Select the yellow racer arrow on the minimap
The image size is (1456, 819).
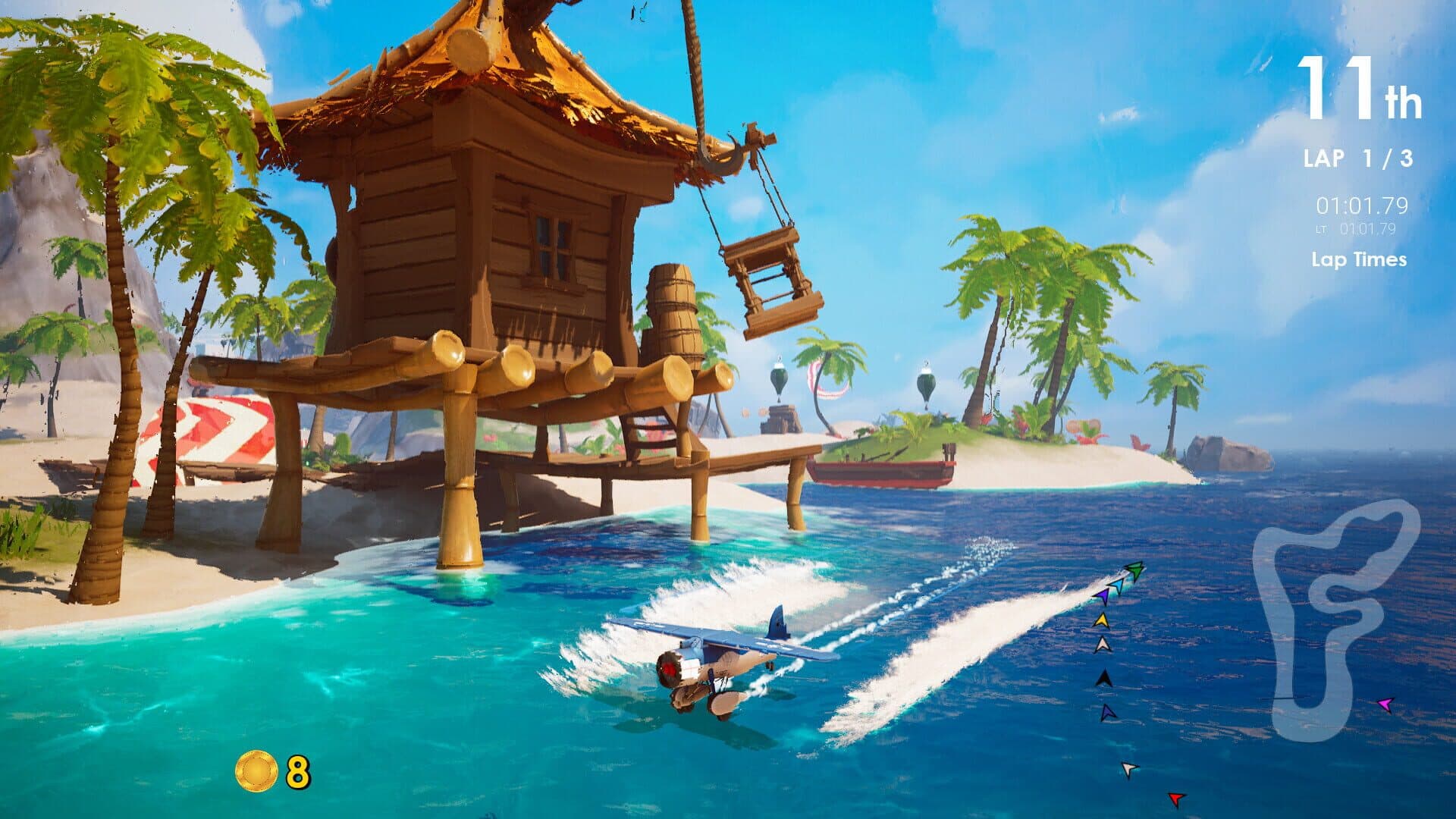pyautogui.click(x=1103, y=620)
